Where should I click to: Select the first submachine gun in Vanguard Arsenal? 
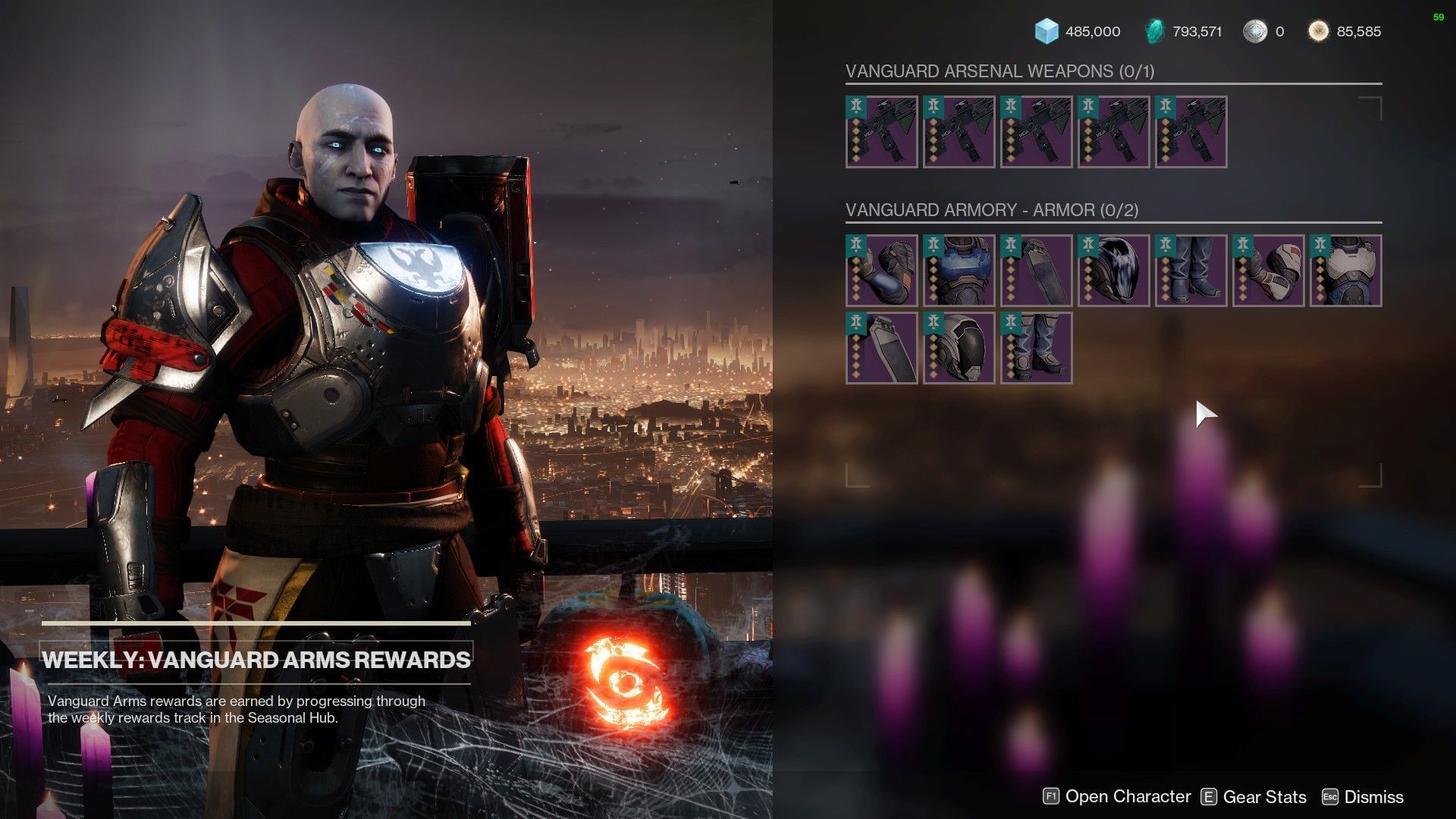point(881,133)
